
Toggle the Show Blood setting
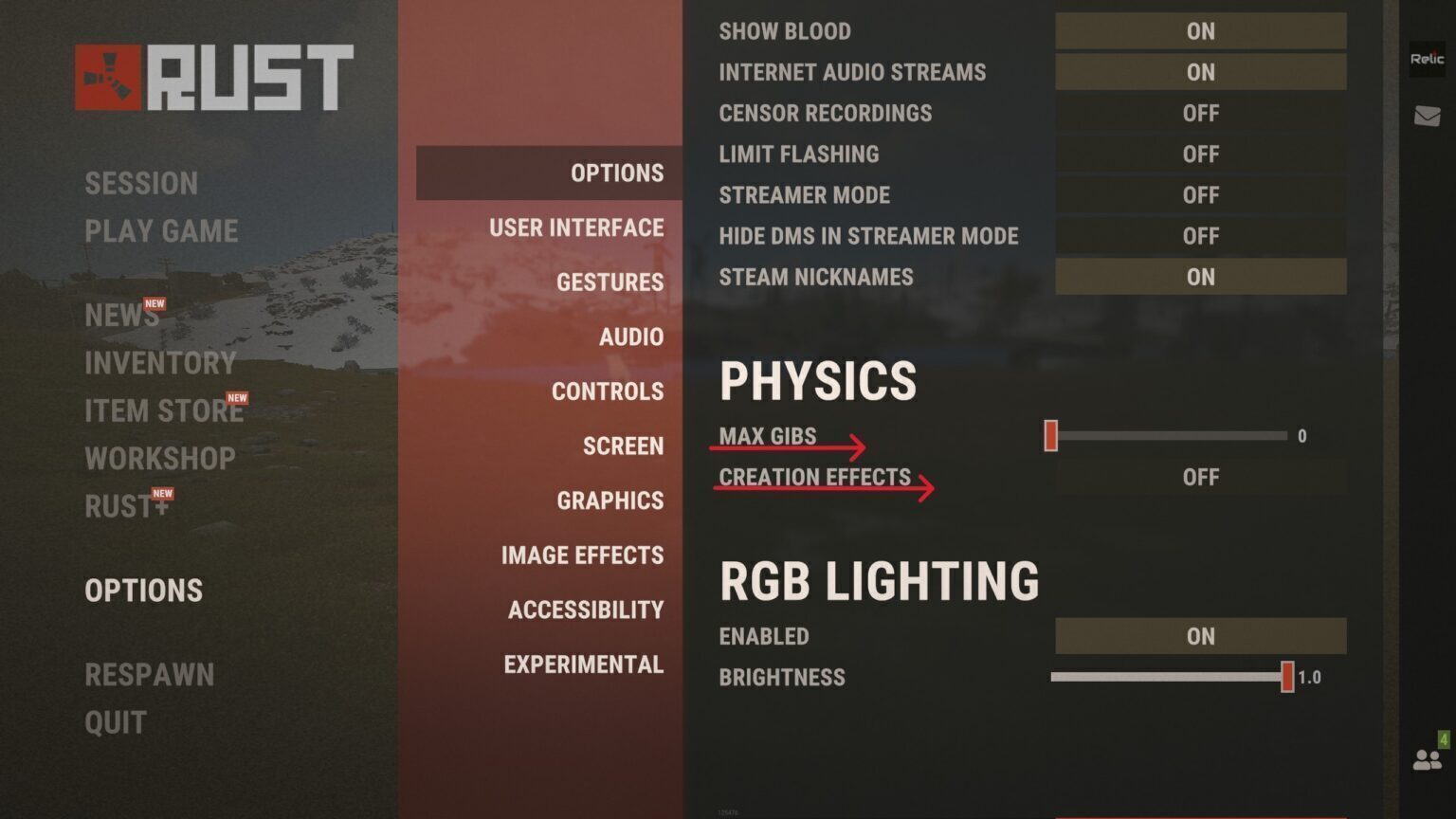(x=1200, y=31)
